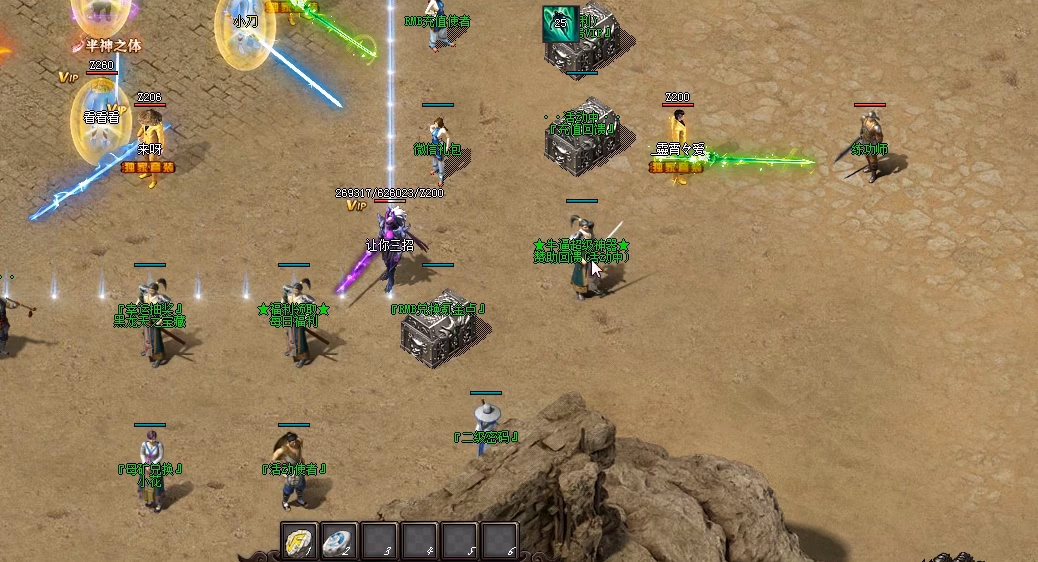Image resolution: width=1038 pixels, height=562 pixels.
Task: Use the yellow stone in hotbar slot 1
Action: [298, 540]
